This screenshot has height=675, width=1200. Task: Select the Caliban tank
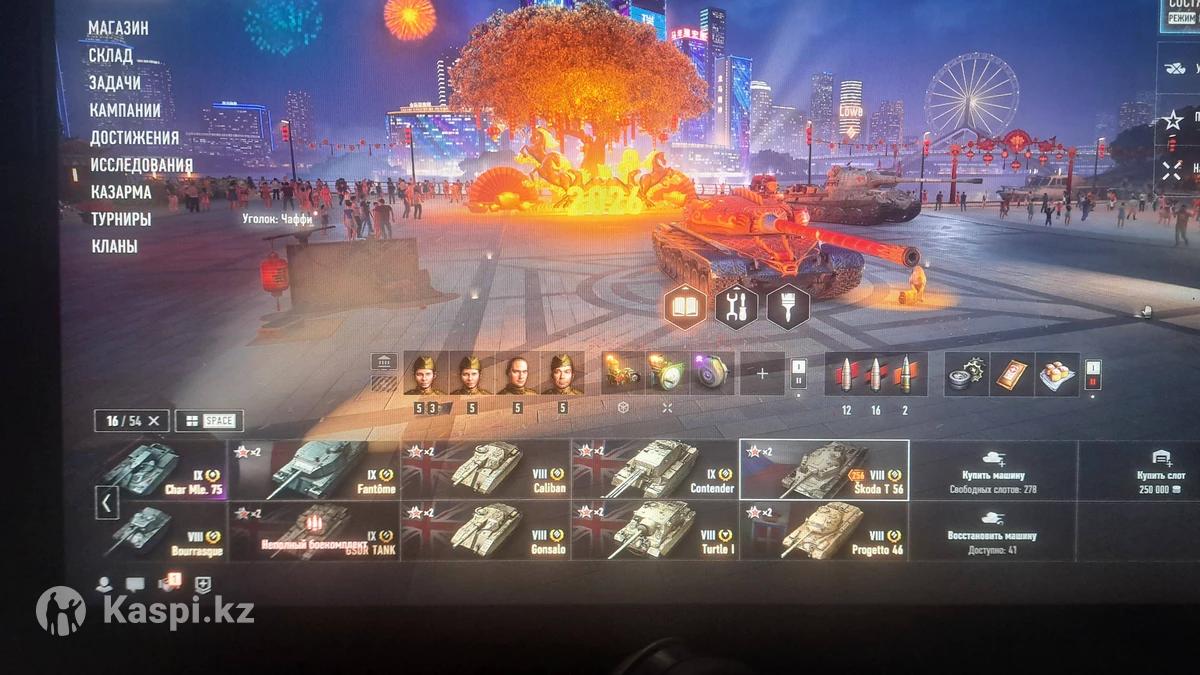pyautogui.click(x=486, y=469)
